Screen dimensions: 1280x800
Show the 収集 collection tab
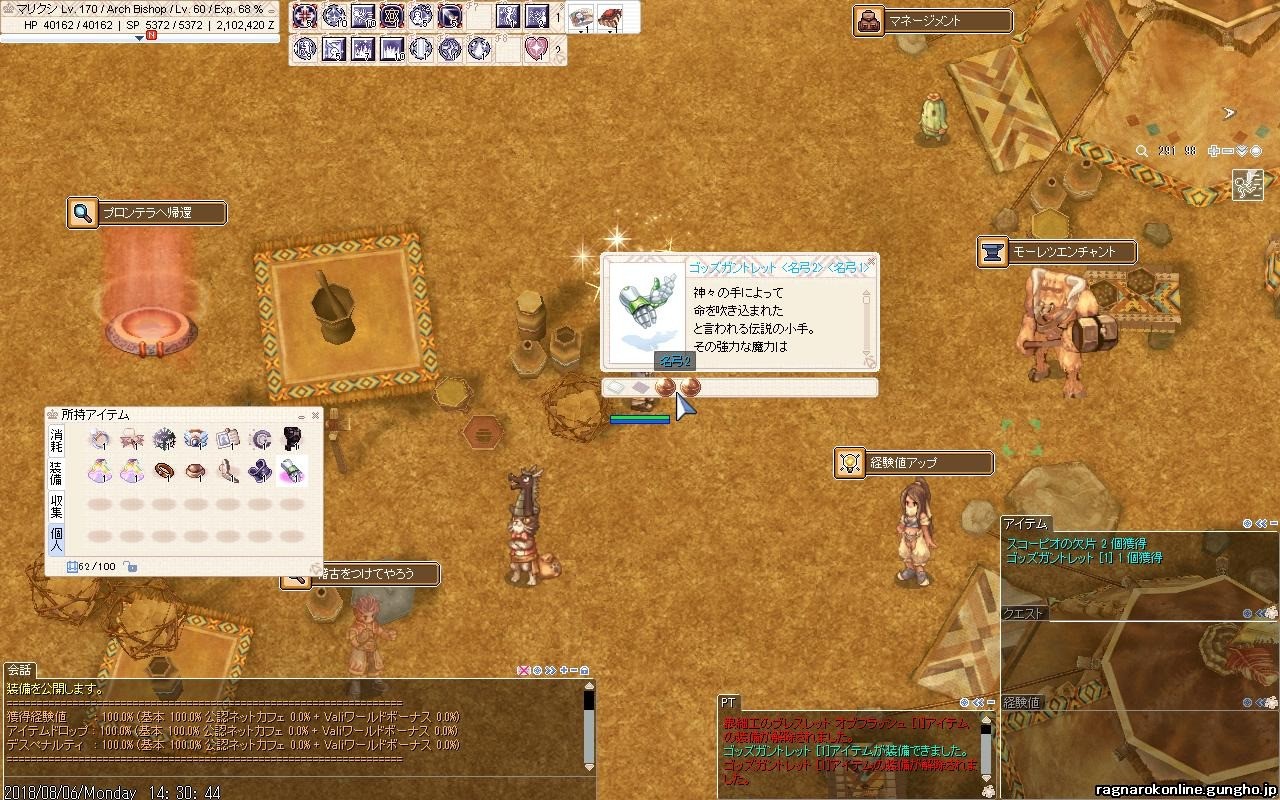[57, 506]
